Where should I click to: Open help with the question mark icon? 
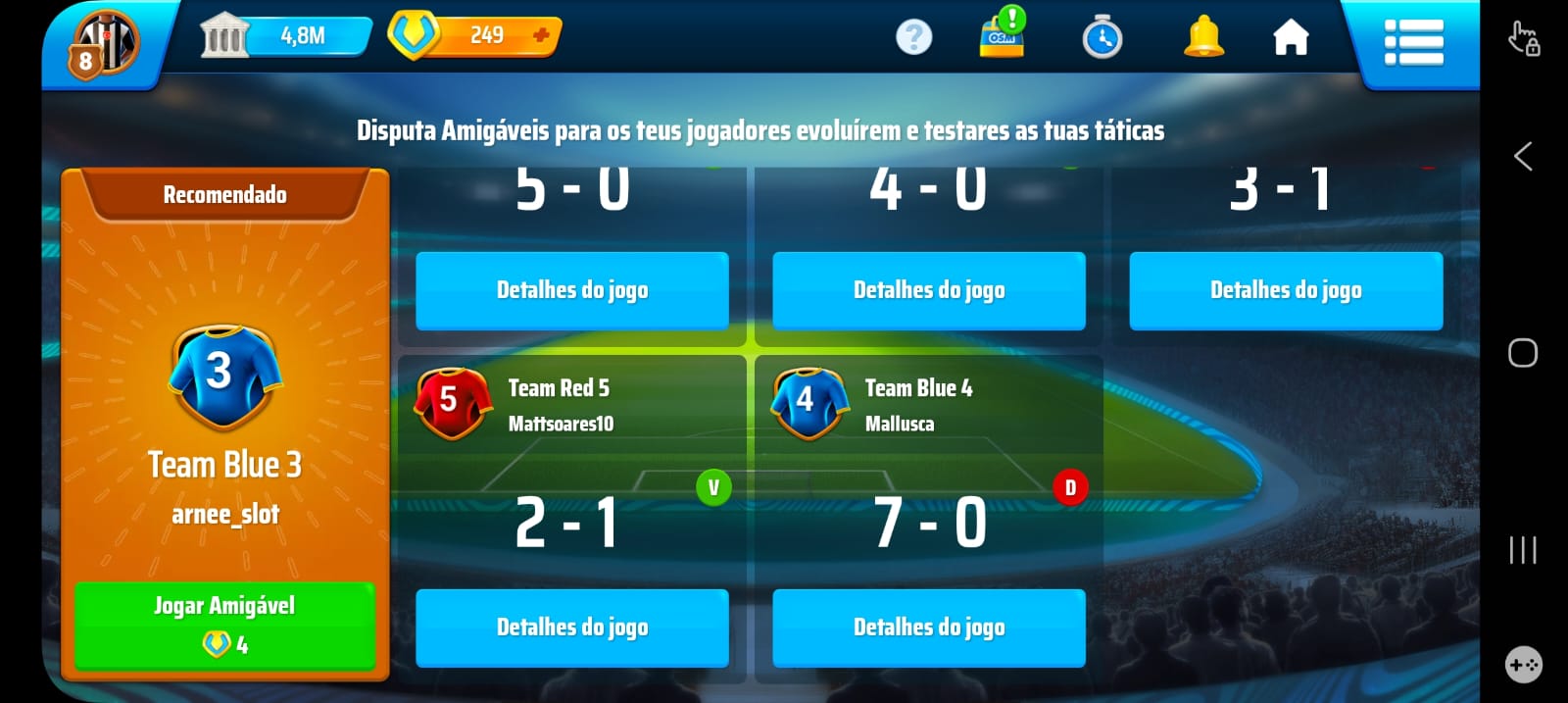point(913,37)
